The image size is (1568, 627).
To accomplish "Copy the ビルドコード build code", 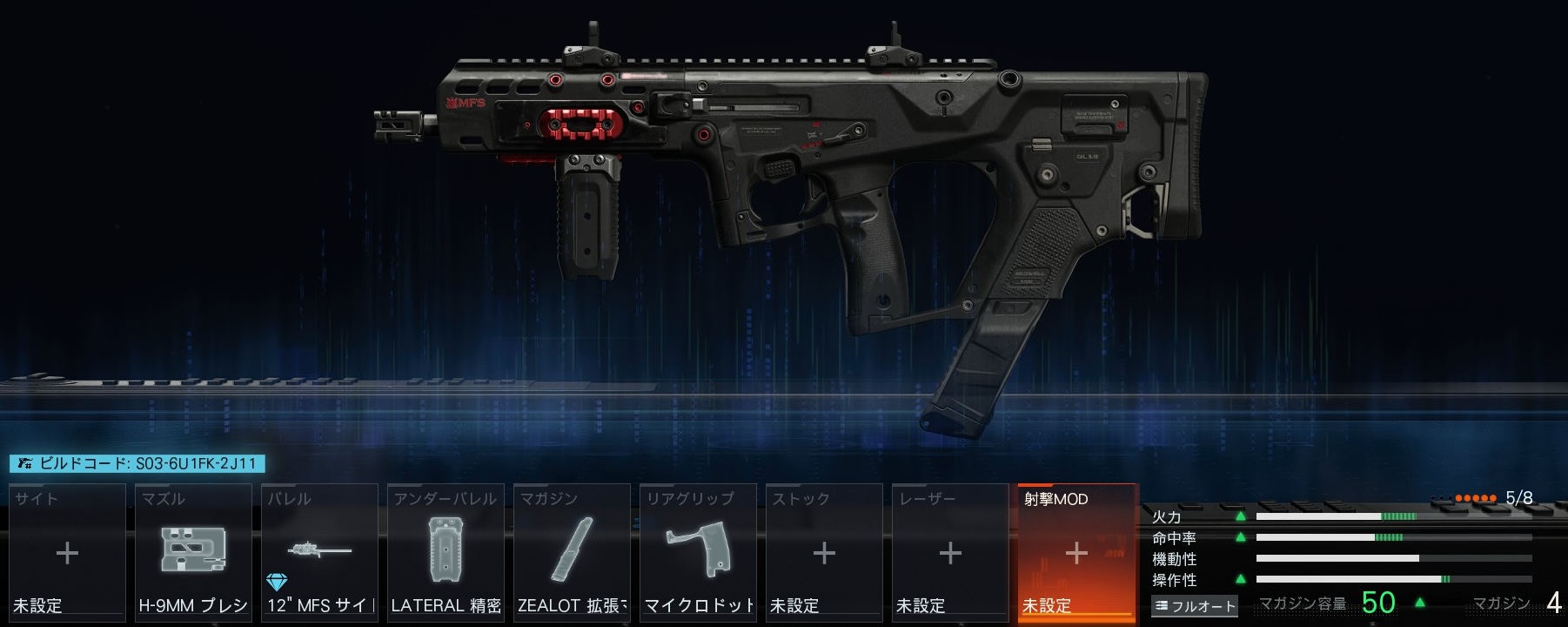I will 137,464.
